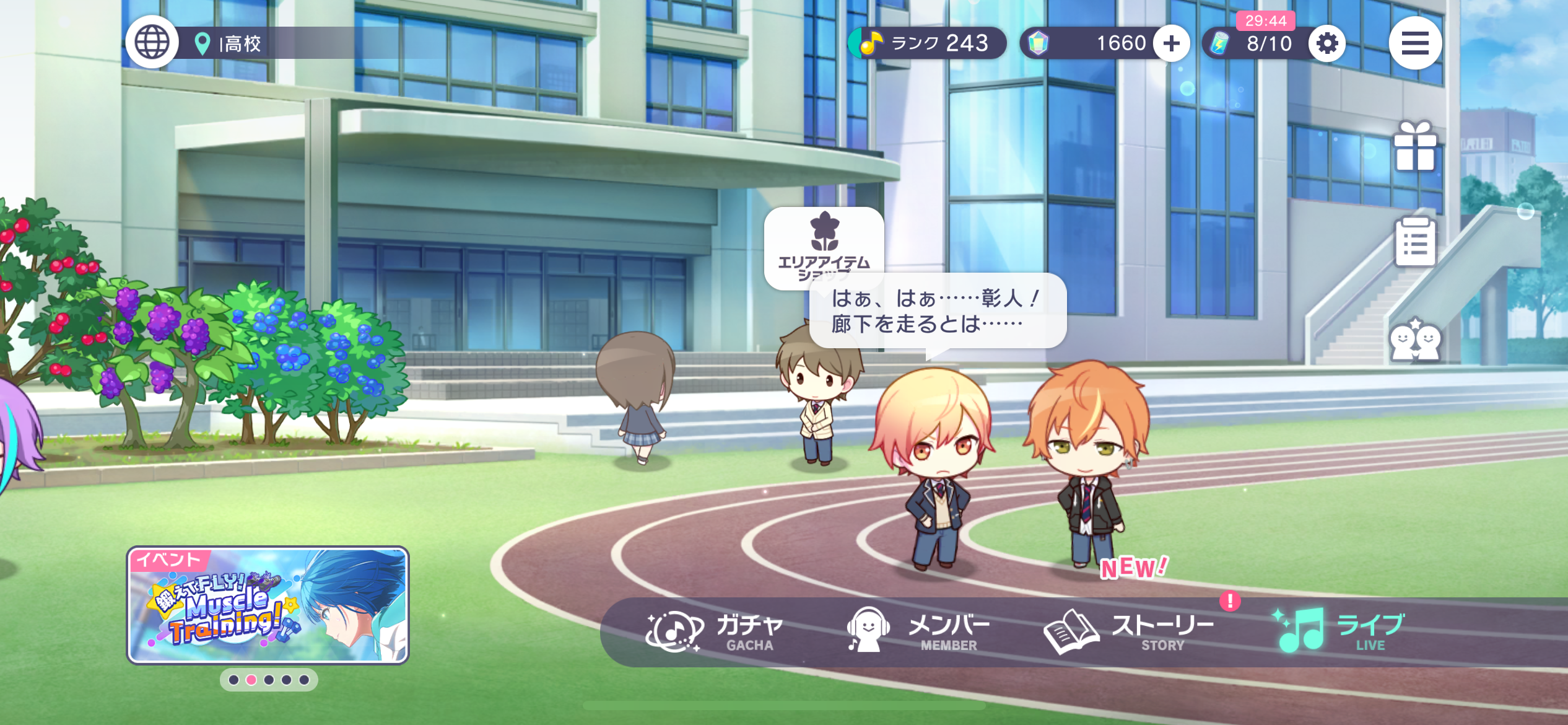
Task: Start the Live menu
Action: click(x=1338, y=632)
